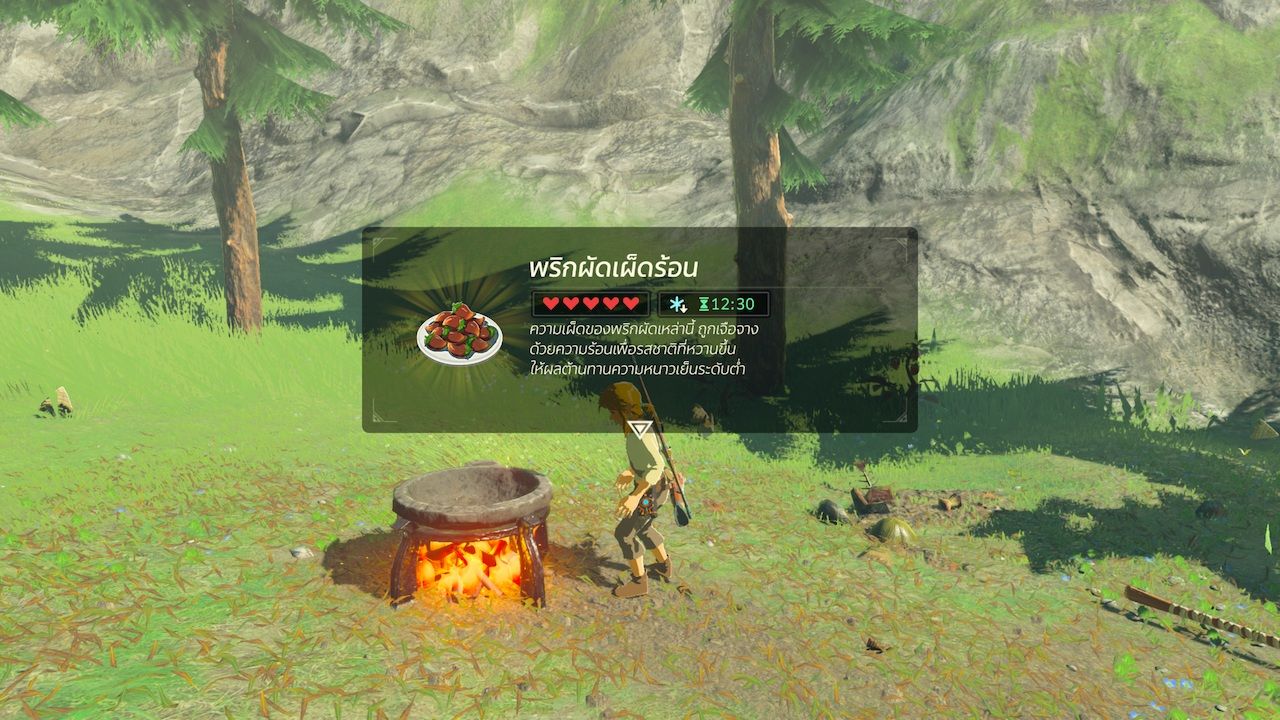Click the middle heart of the five hearts
The width and height of the screenshot is (1280, 720).
click(x=590, y=303)
